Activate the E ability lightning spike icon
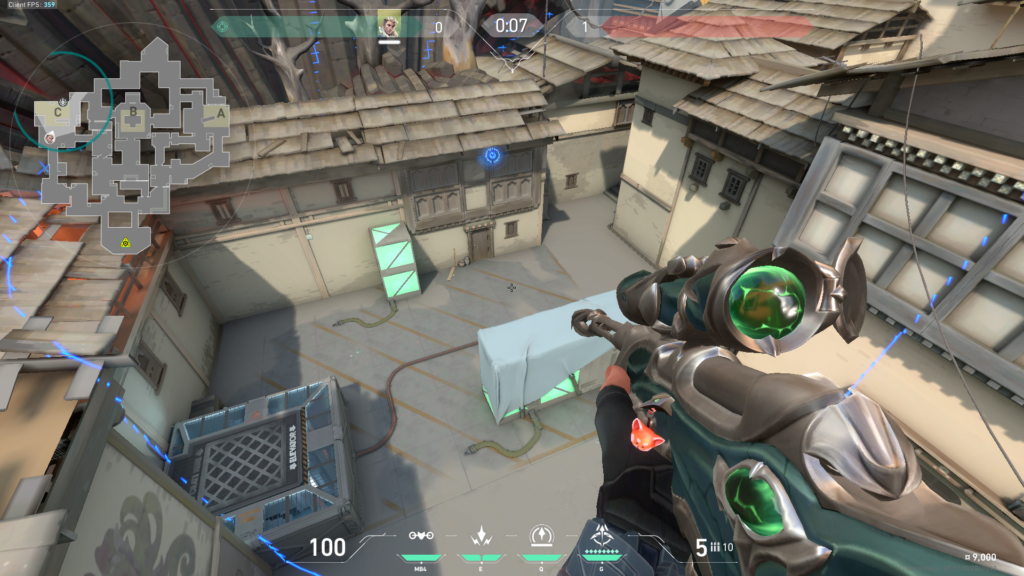 481,535
